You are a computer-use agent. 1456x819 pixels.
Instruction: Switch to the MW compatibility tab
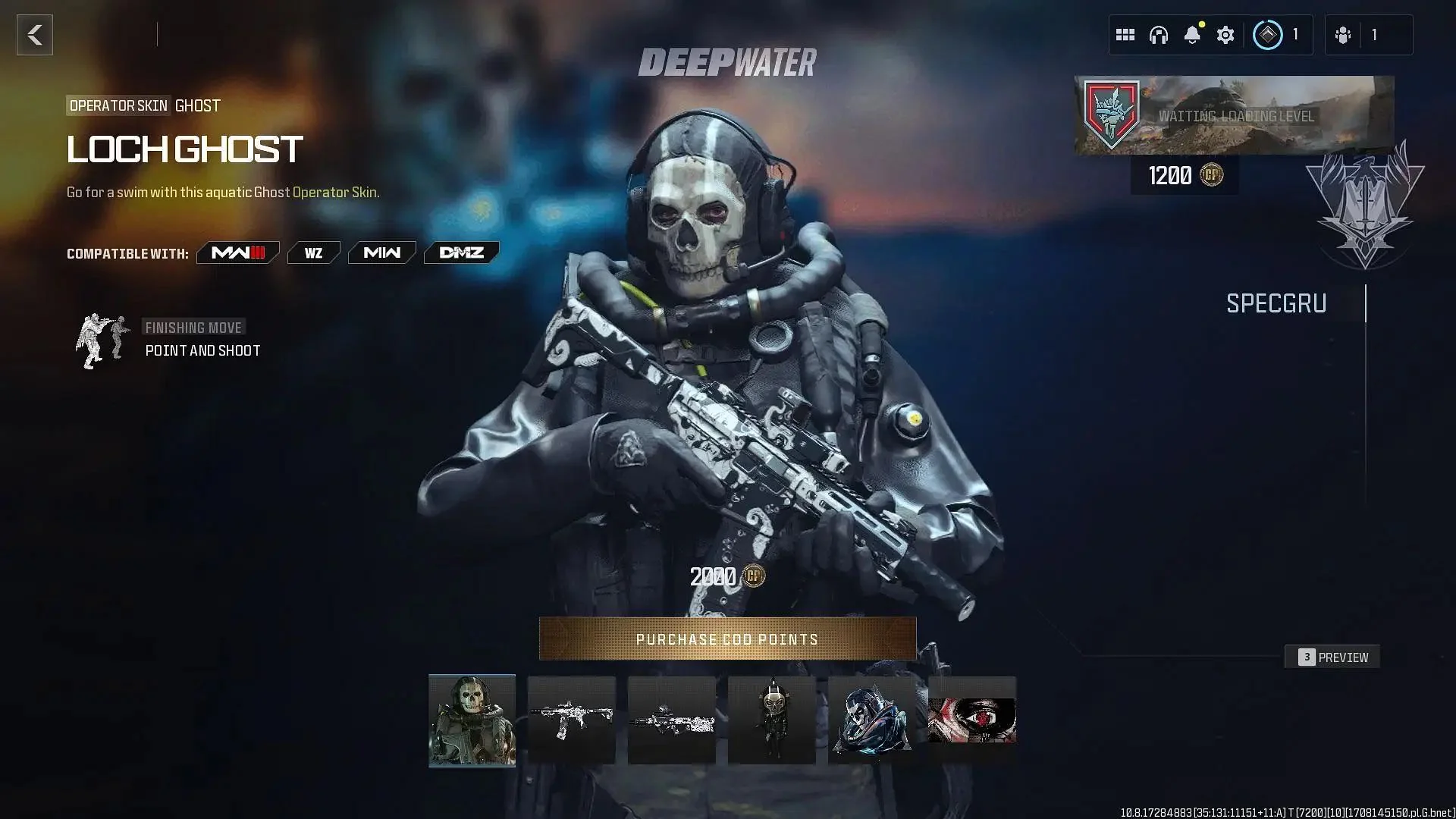click(x=381, y=253)
